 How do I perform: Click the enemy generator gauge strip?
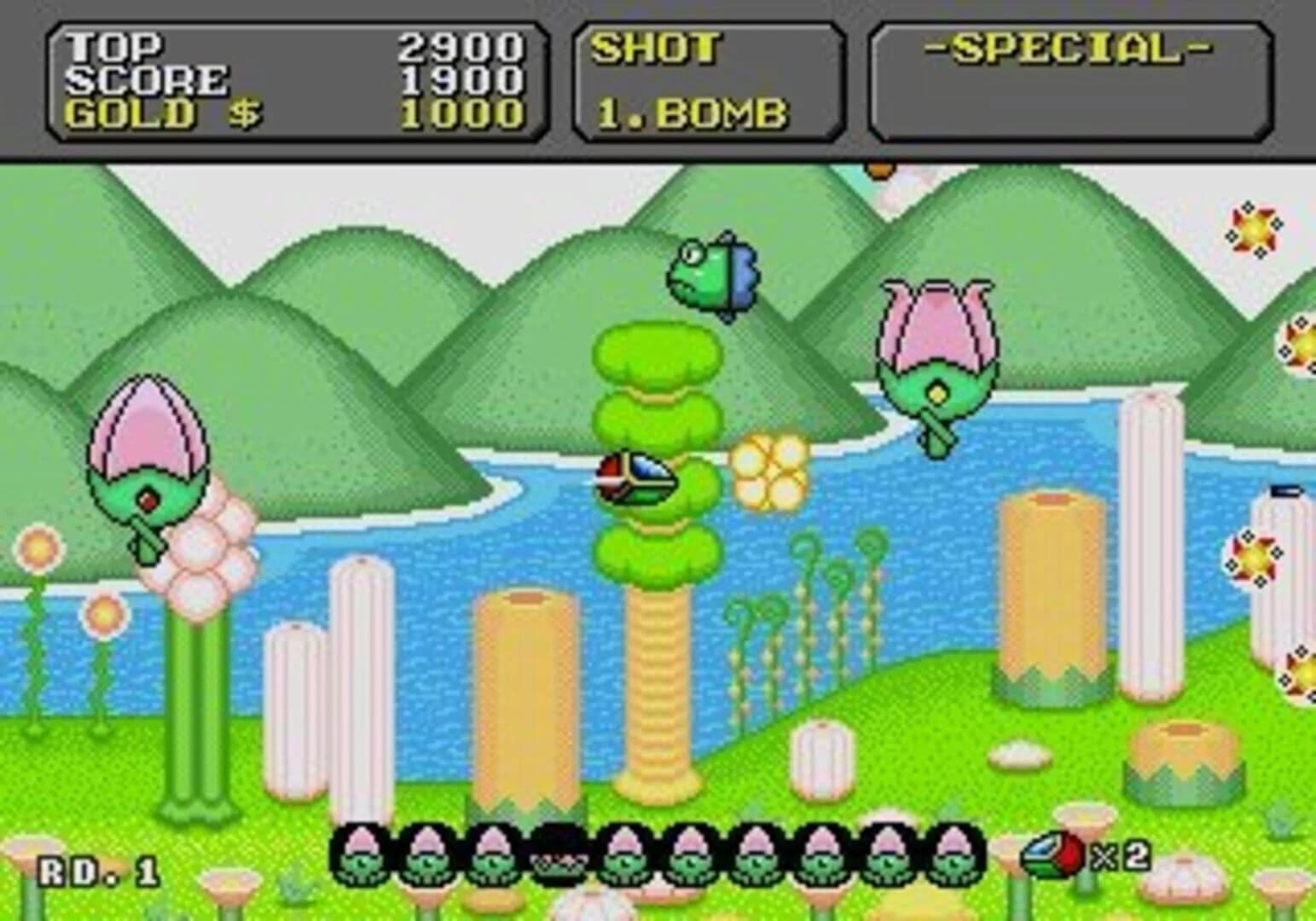click(657, 861)
